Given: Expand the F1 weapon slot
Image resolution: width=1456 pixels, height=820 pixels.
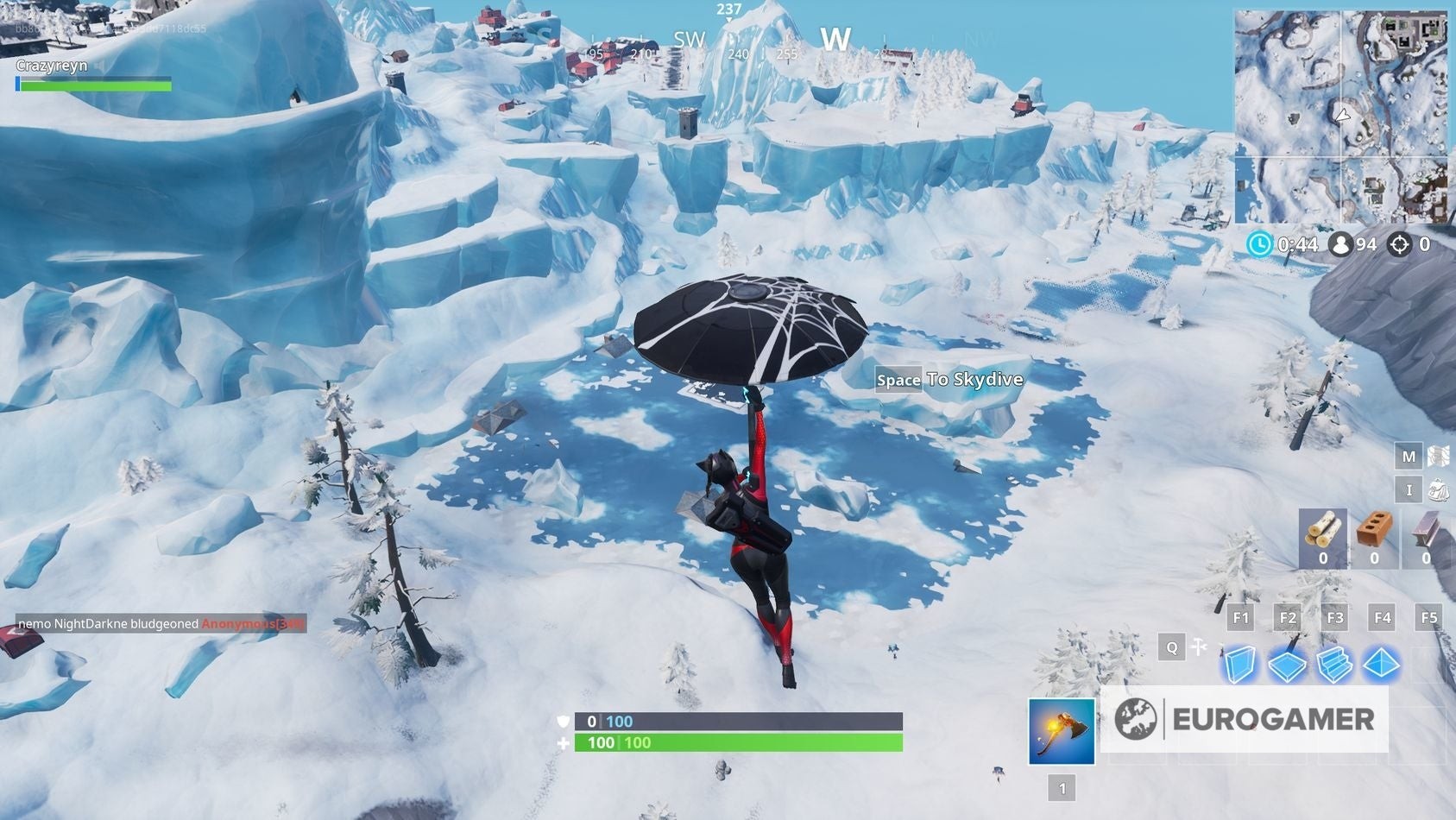Looking at the screenshot, I should 1240,617.
